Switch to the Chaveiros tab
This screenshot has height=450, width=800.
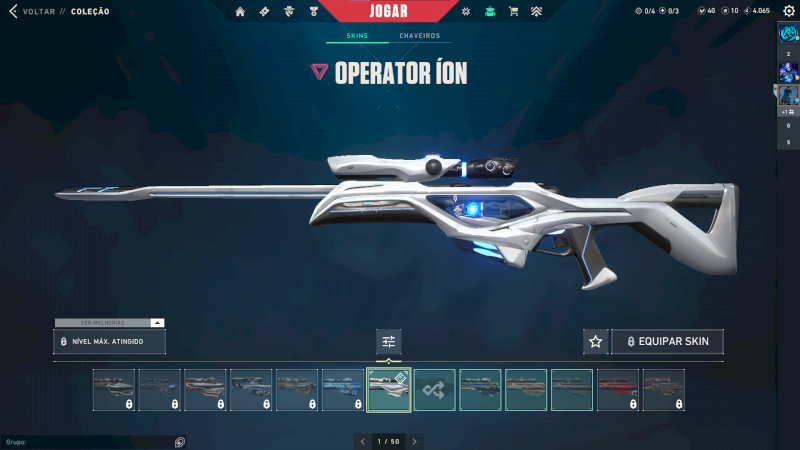[x=419, y=36]
